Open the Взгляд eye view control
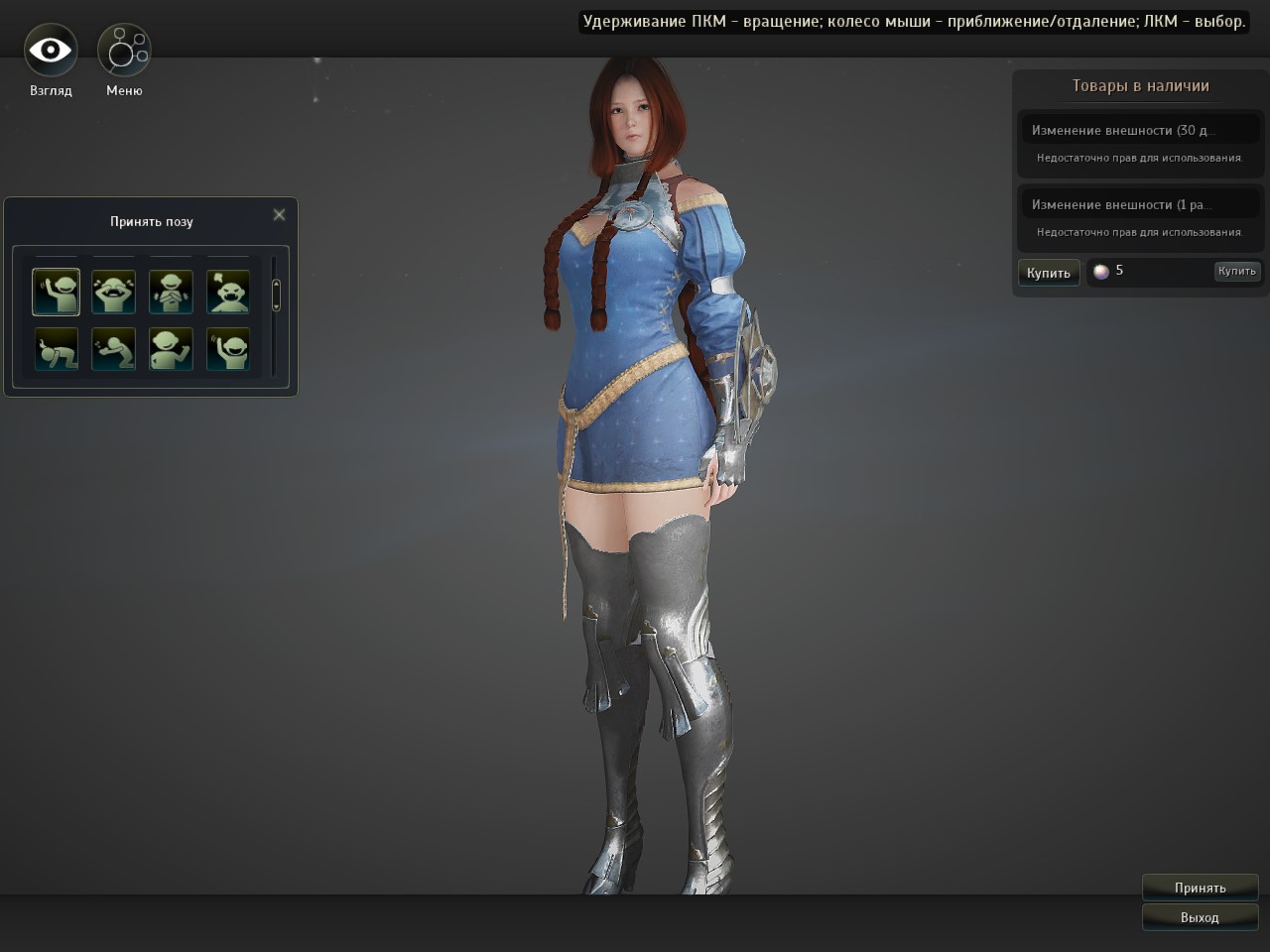Screen dimensions: 1270x952 tap(51, 51)
